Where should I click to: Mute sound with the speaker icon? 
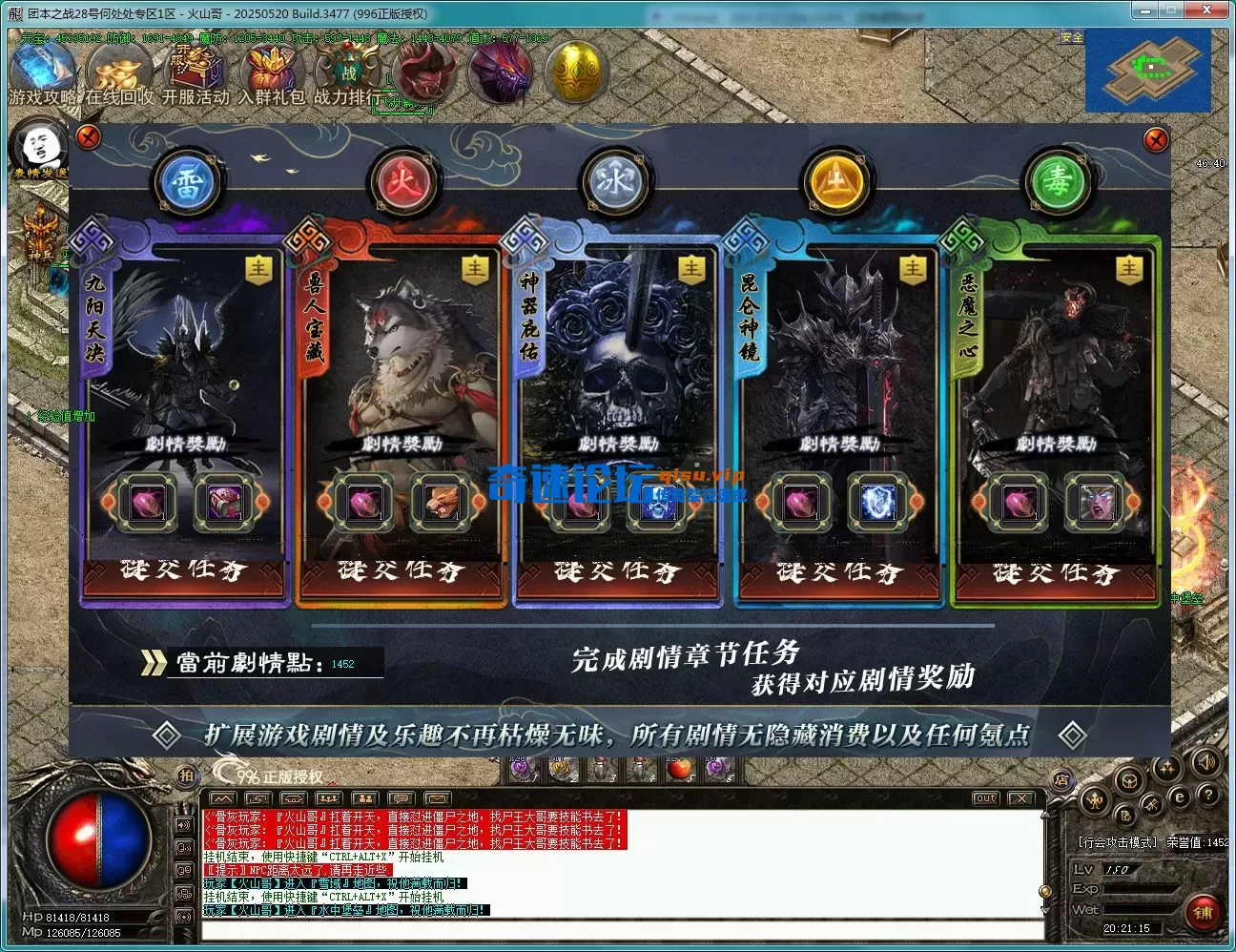click(1205, 762)
